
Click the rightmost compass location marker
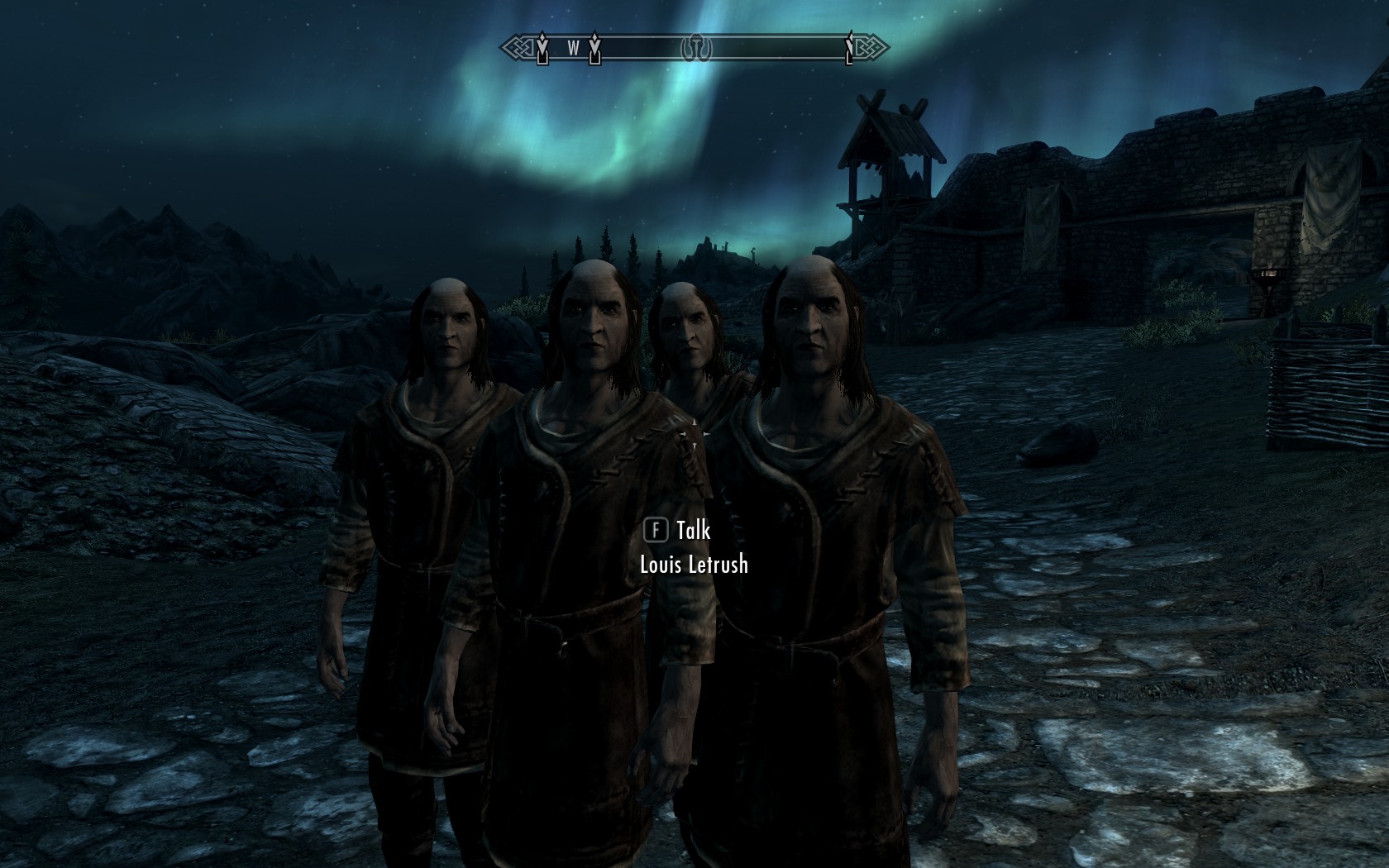coord(849,48)
